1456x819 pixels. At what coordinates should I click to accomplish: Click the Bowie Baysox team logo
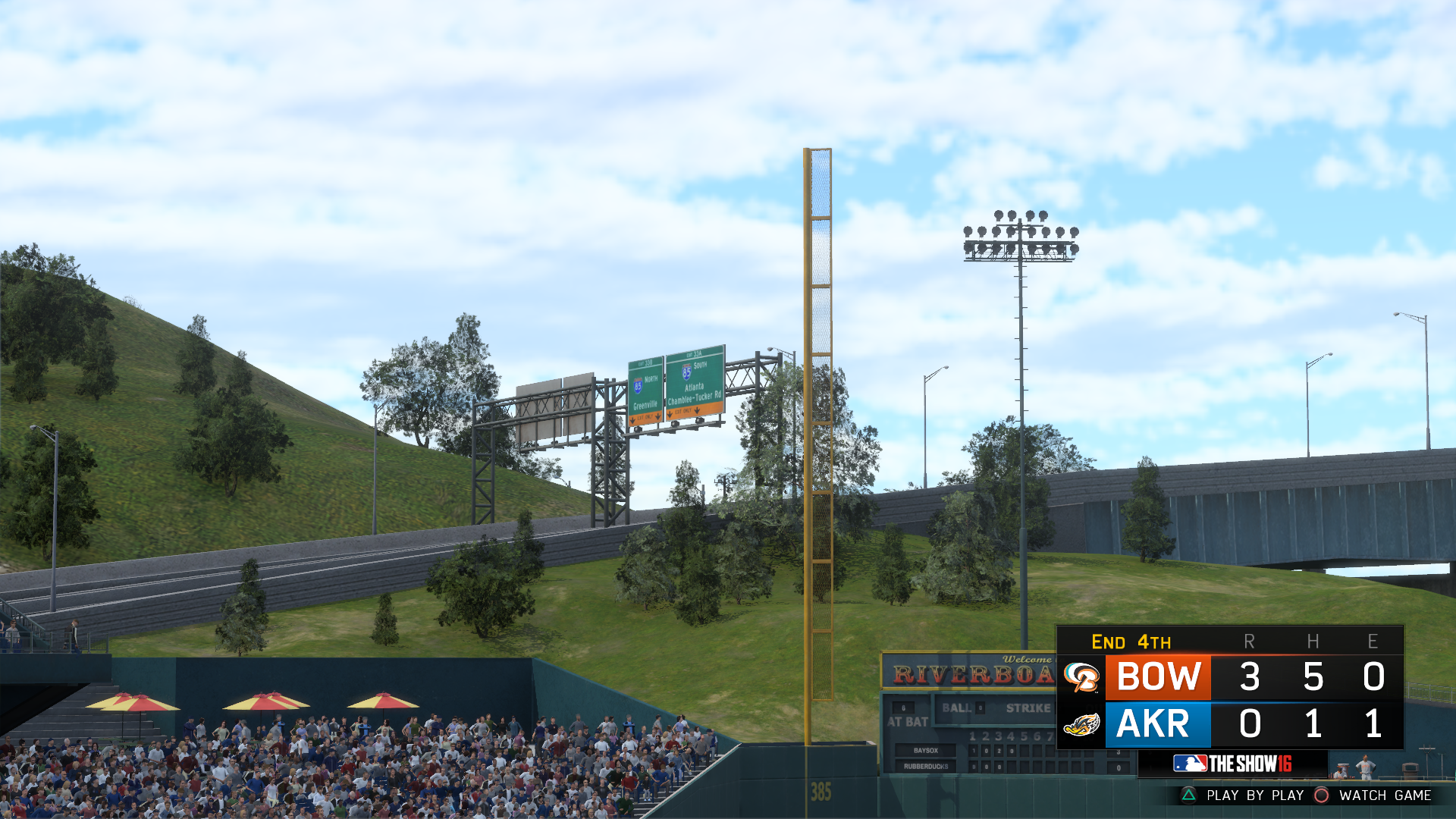point(1082,678)
